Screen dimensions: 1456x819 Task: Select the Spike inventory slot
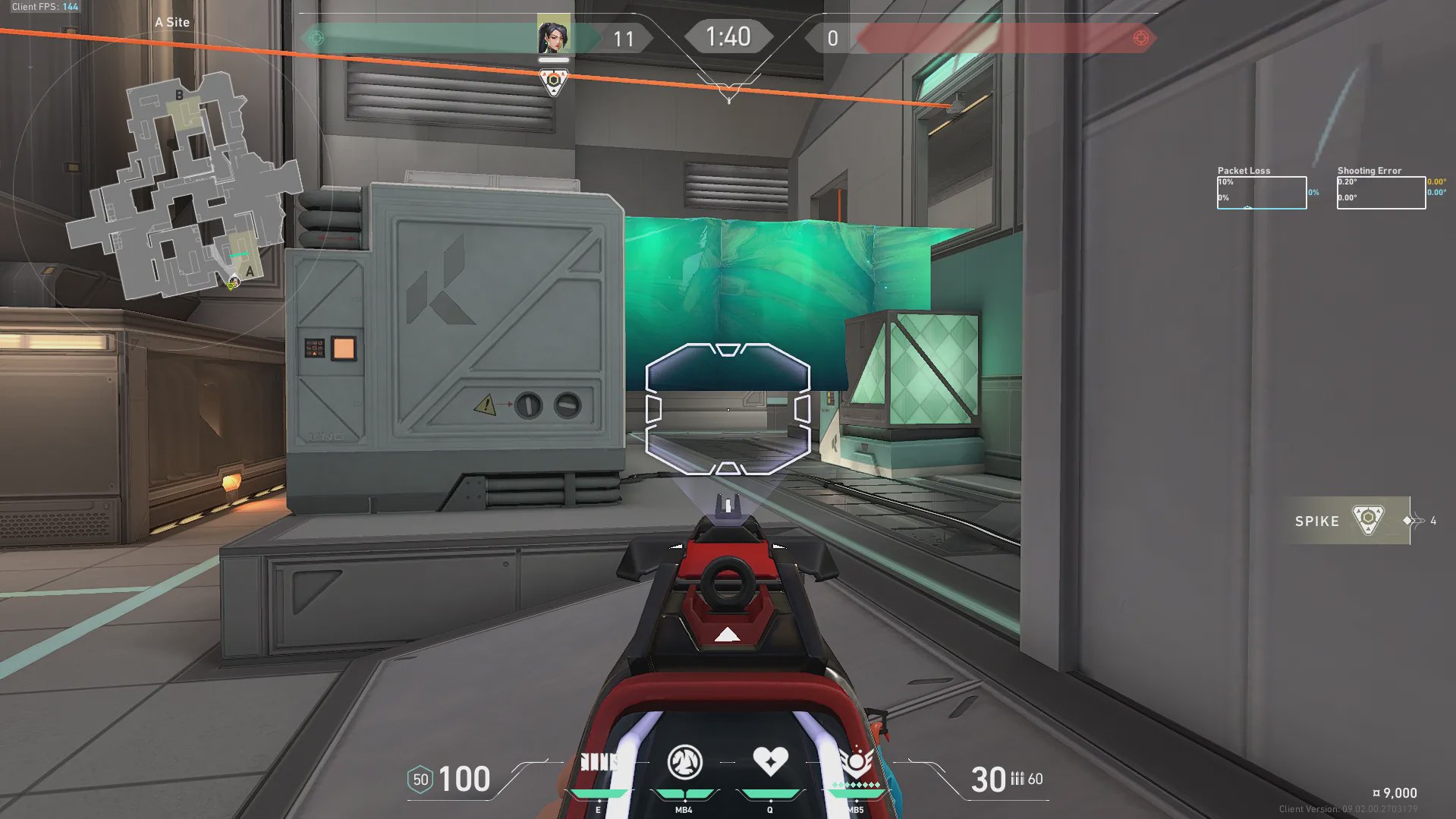pyautogui.click(x=1344, y=521)
